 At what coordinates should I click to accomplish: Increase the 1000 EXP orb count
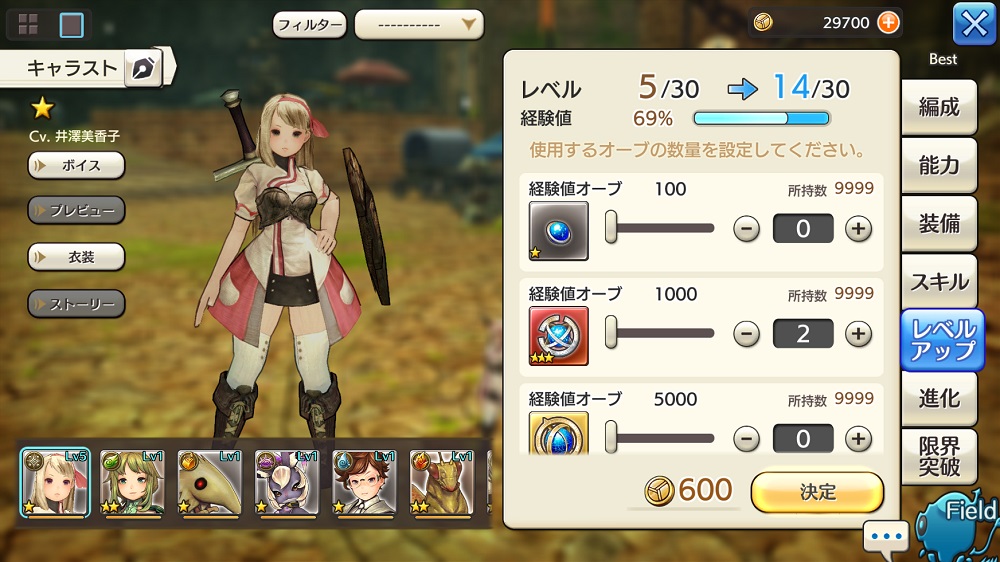coord(858,334)
